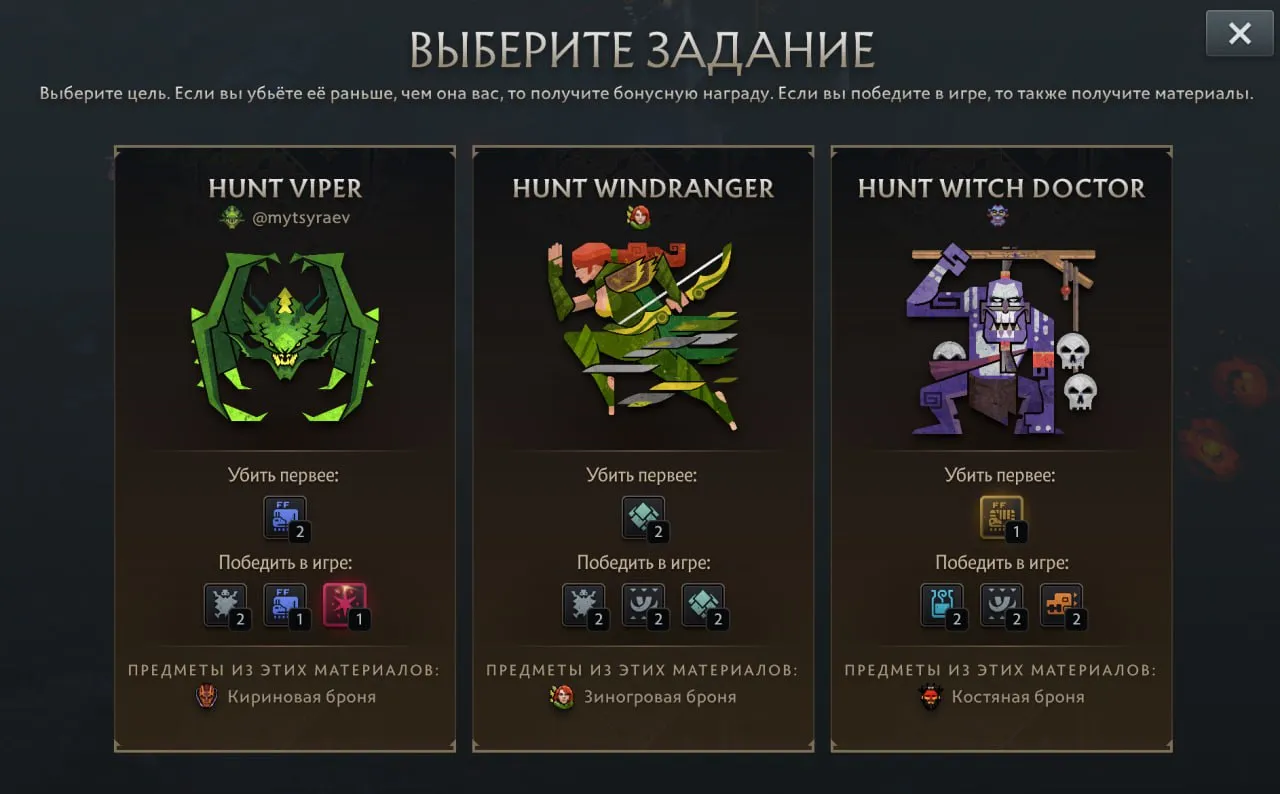Image resolution: width=1280 pixels, height=794 pixels.
Task: Click the blue FF chip material icon under Viper's 'Убить первее'
Action: tap(284, 517)
